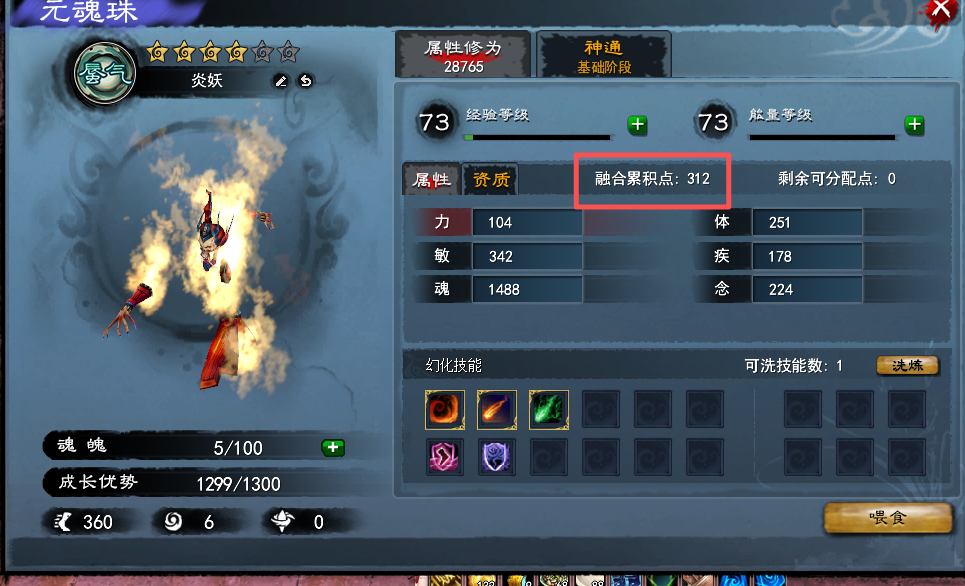Click the plus button beside 能量等级

(913, 125)
